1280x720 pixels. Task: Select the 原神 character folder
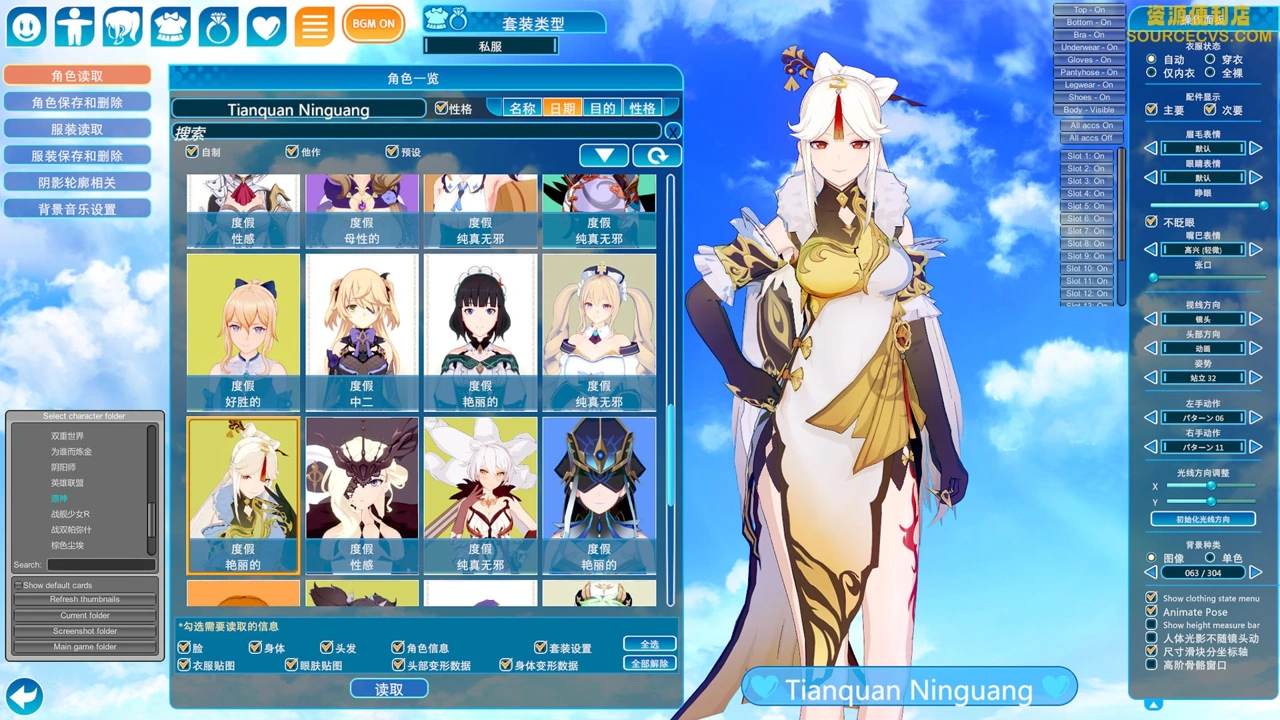(x=61, y=498)
